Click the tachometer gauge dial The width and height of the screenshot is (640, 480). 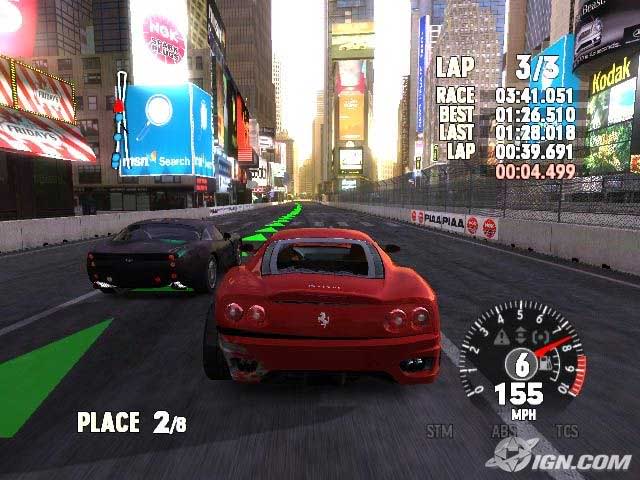coord(520,358)
